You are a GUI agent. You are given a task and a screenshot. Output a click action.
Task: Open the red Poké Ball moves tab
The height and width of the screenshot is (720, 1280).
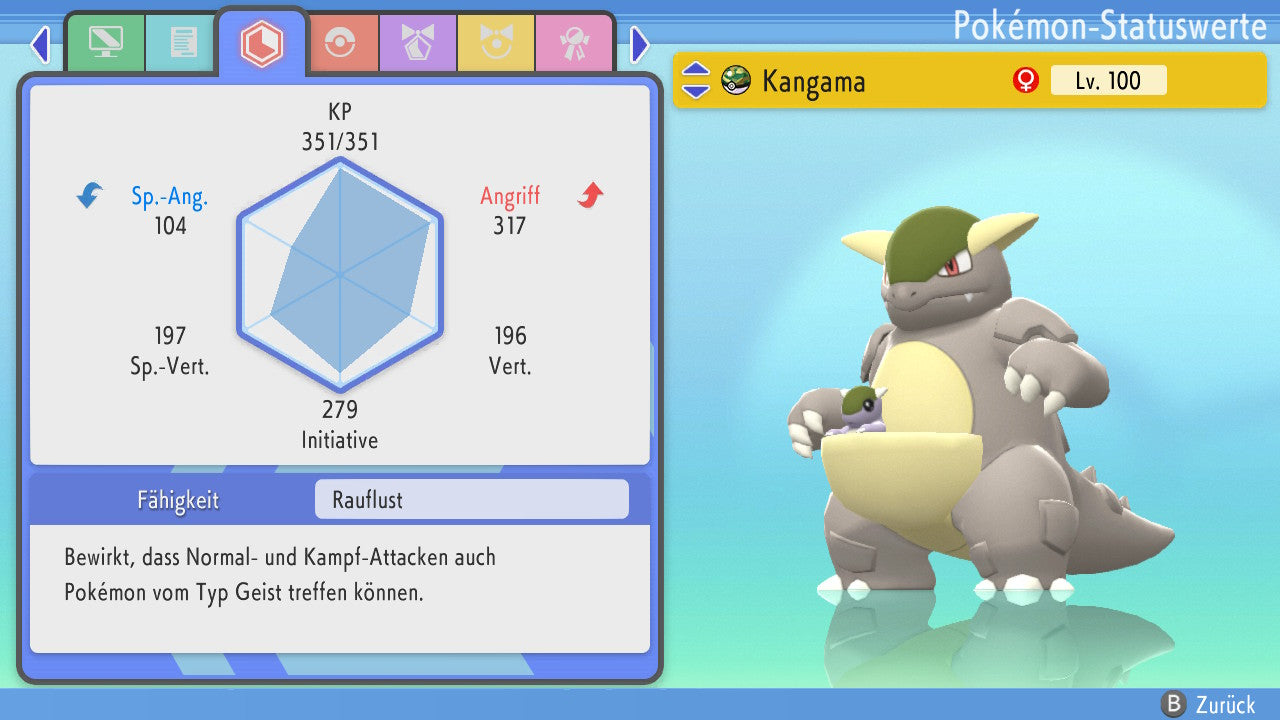click(x=340, y=43)
